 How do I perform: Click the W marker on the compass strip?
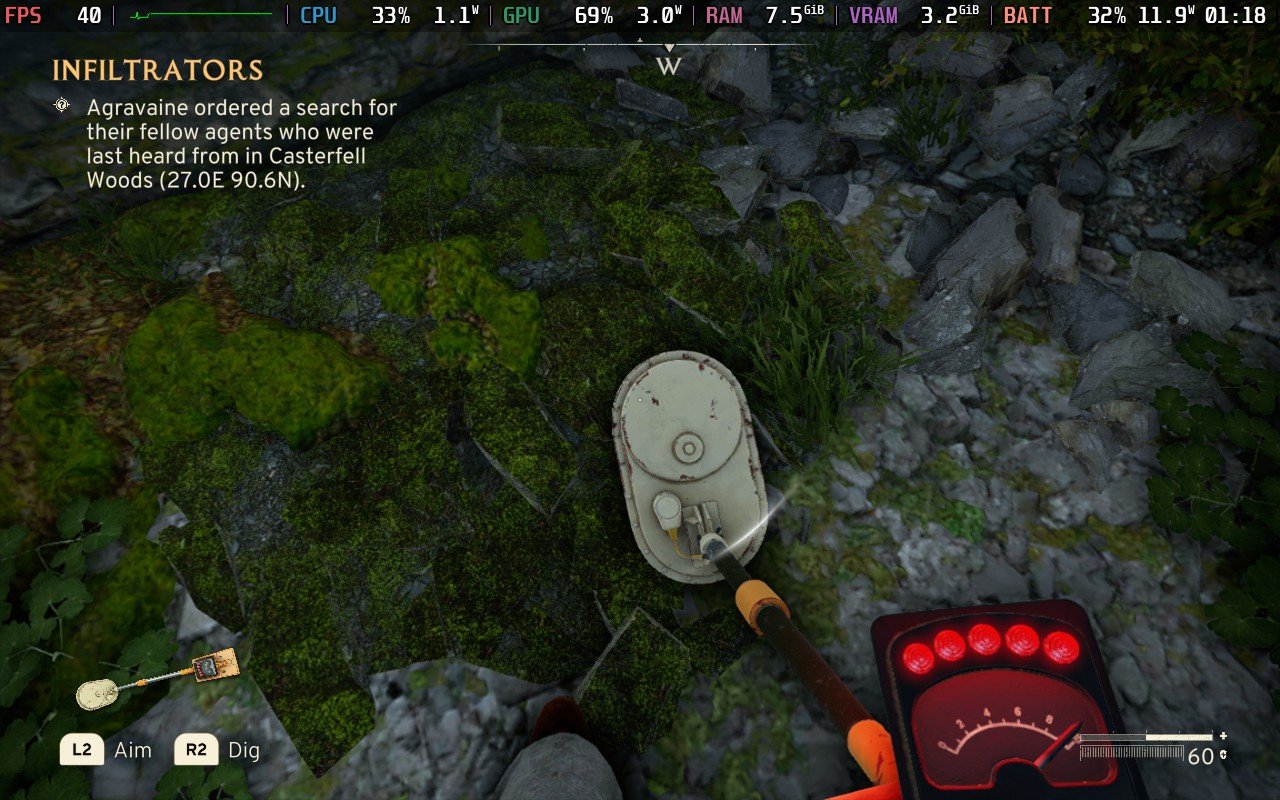coord(667,66)
